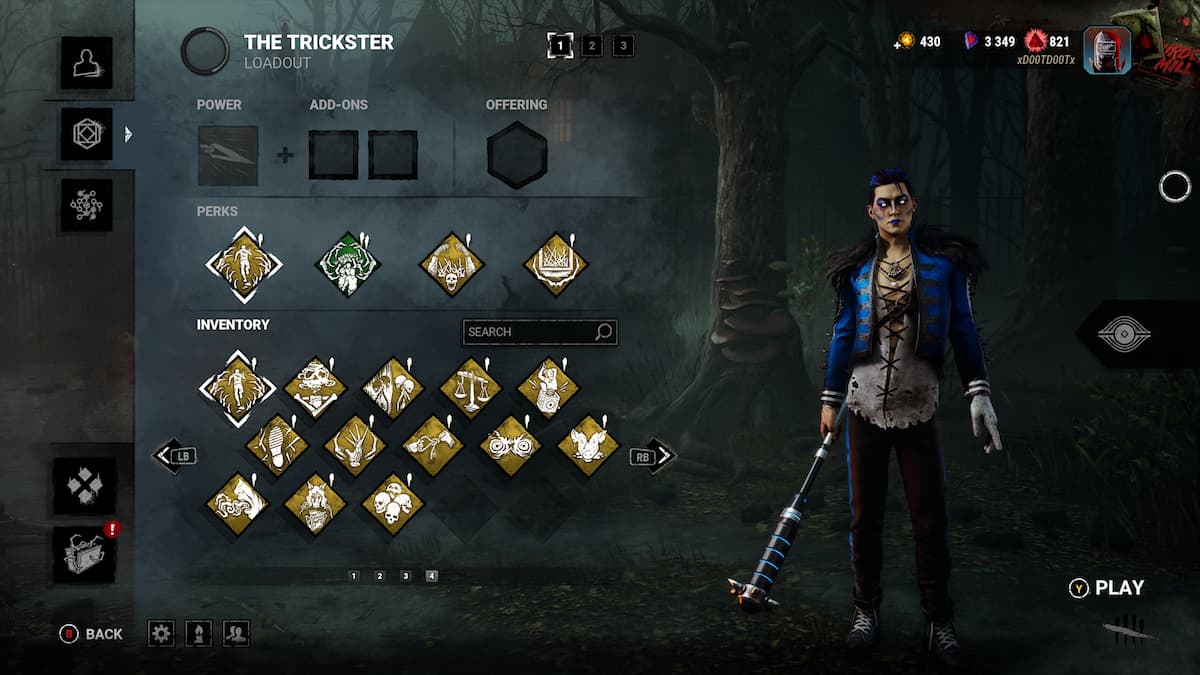Screen dimensions: 1200x675
Task: Open the character selection tab
Action: point(86,62)
